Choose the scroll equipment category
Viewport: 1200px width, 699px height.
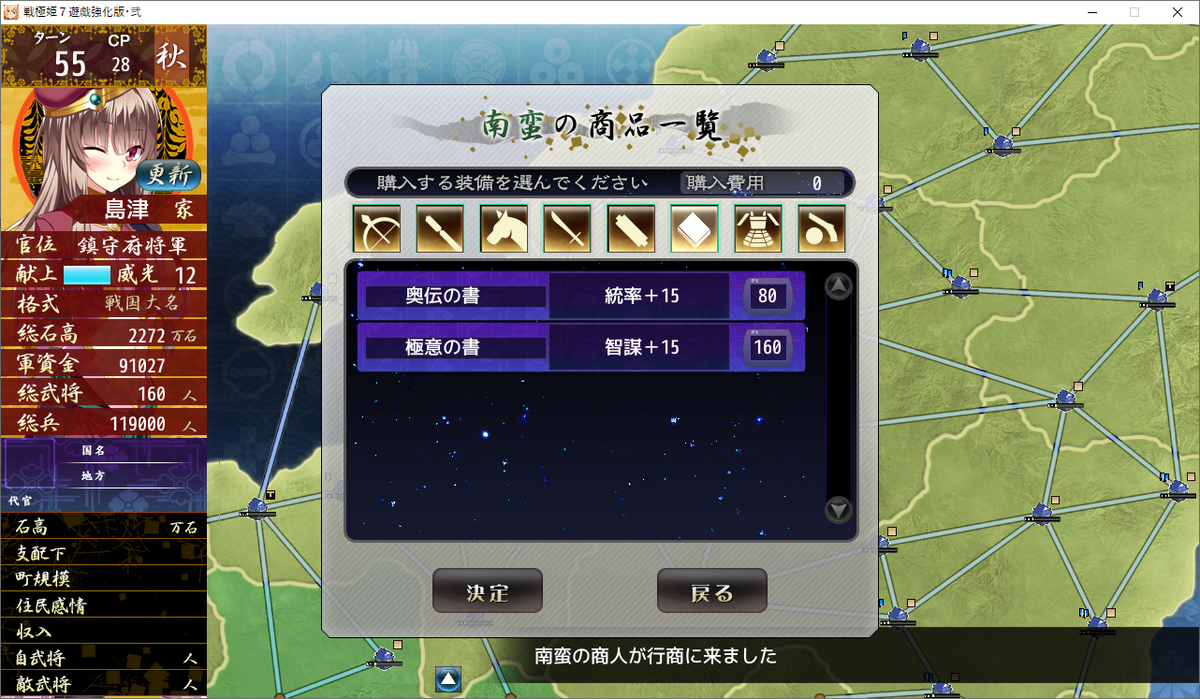[631, 229]
